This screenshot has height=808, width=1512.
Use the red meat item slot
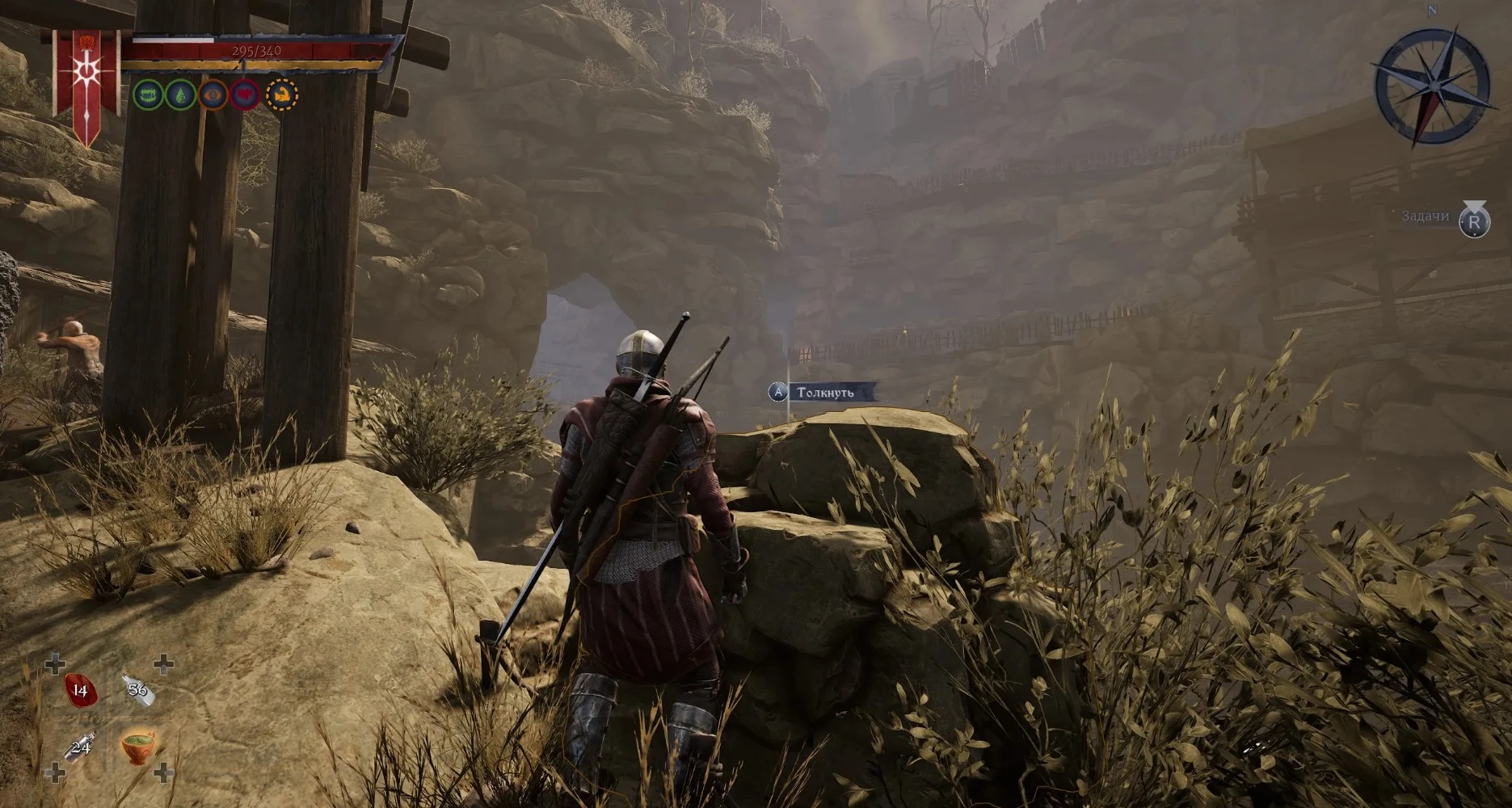pos(80,690)
